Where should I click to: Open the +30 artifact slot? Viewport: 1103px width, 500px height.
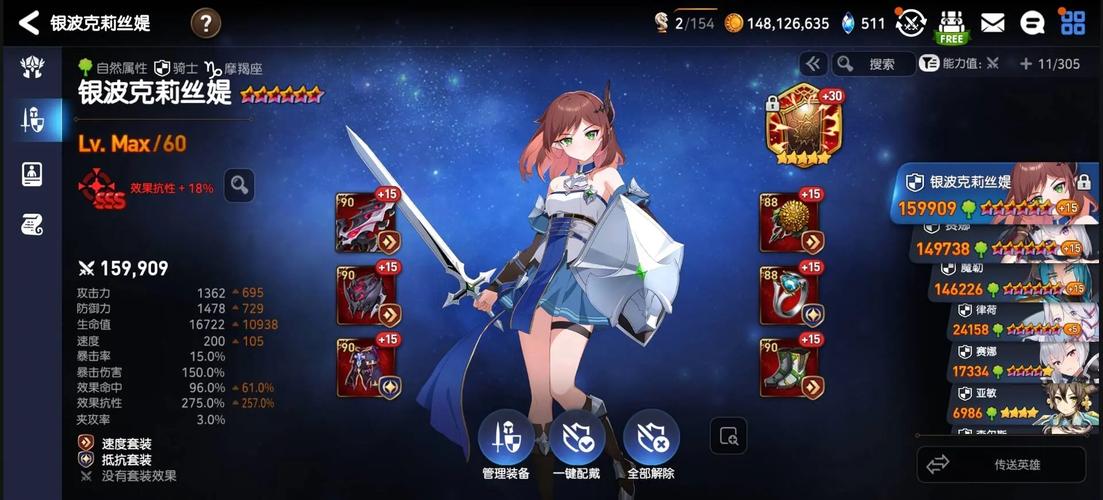pos(804,125)
